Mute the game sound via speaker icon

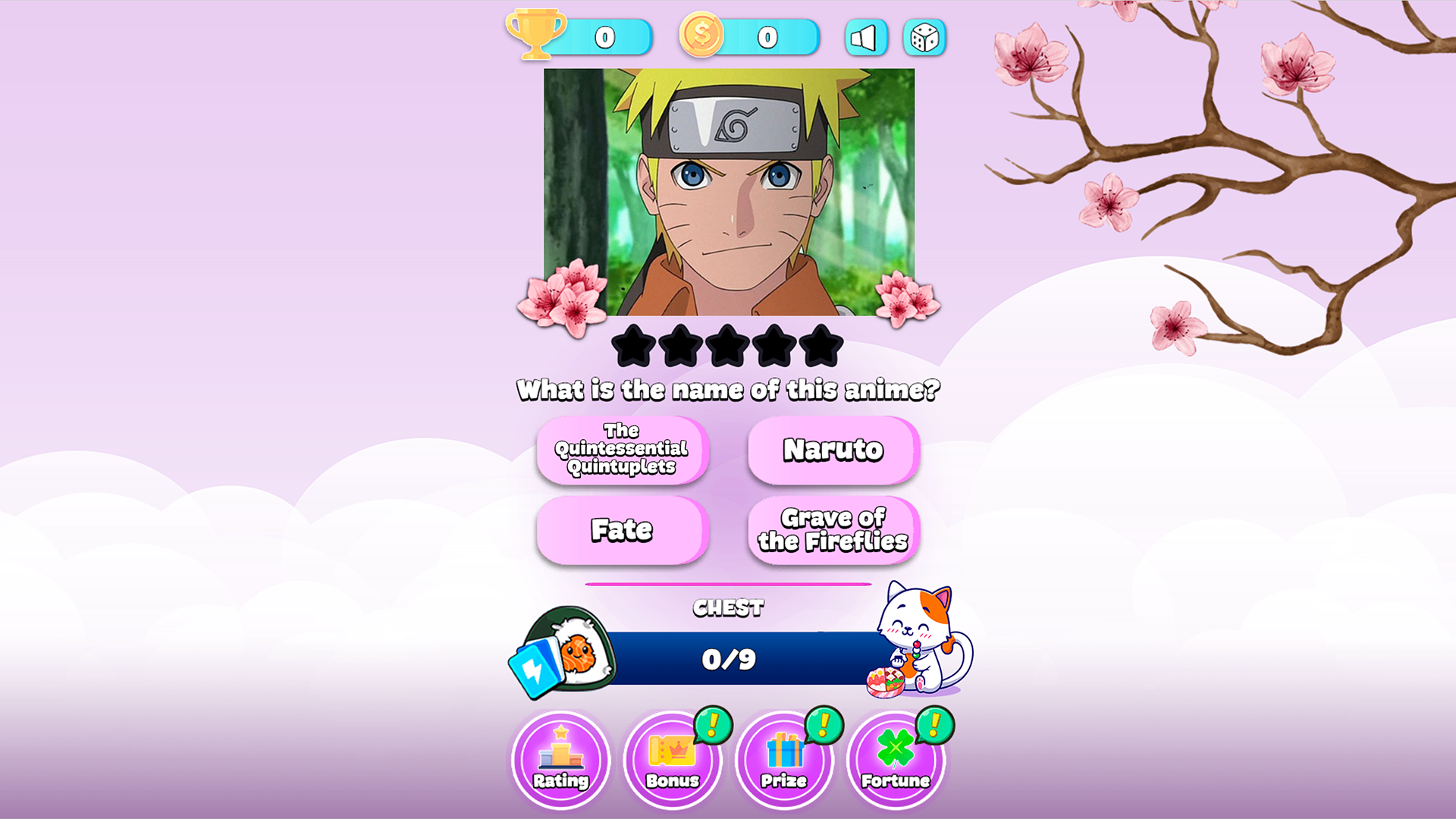point(864,36)
